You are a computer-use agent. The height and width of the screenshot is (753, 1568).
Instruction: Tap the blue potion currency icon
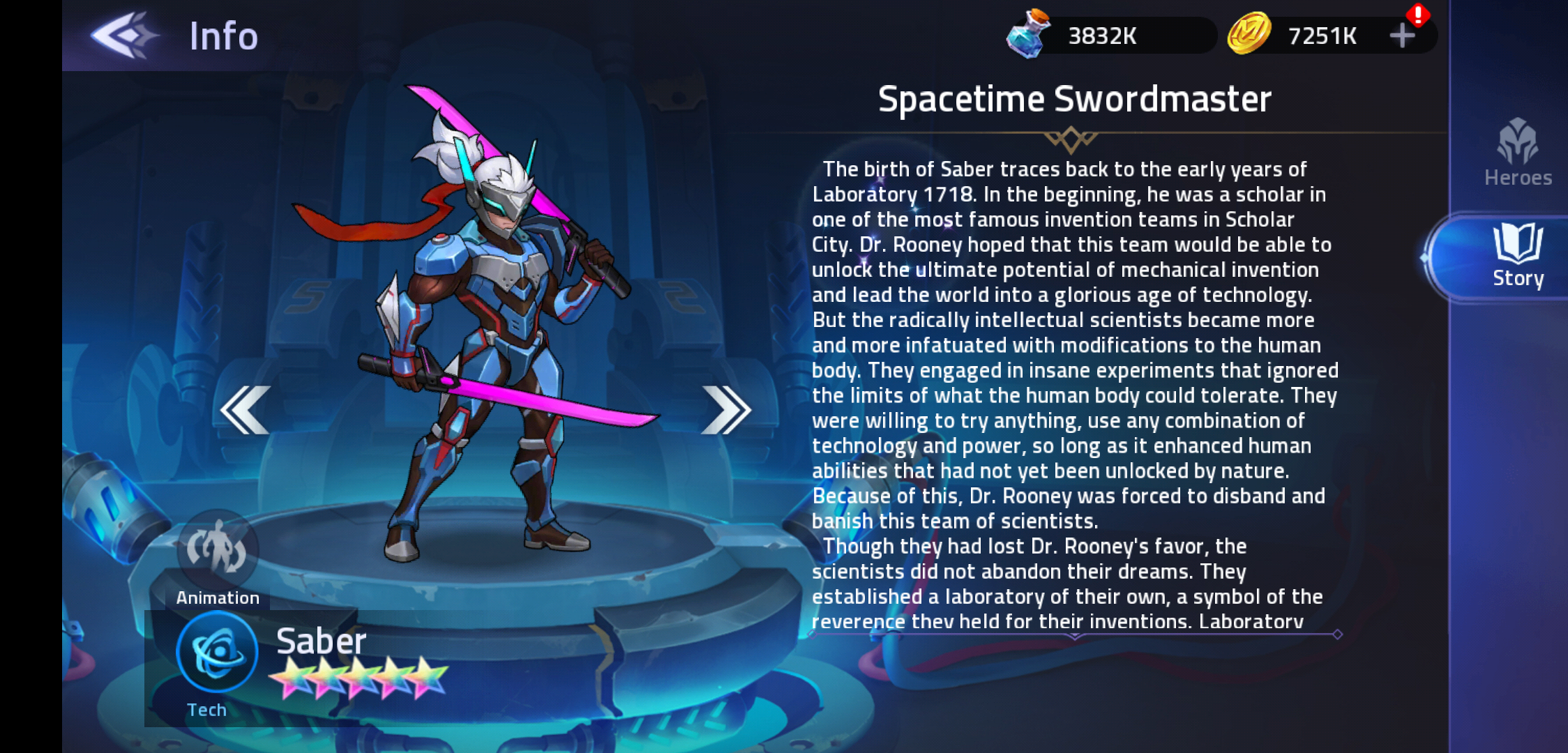1028,33
